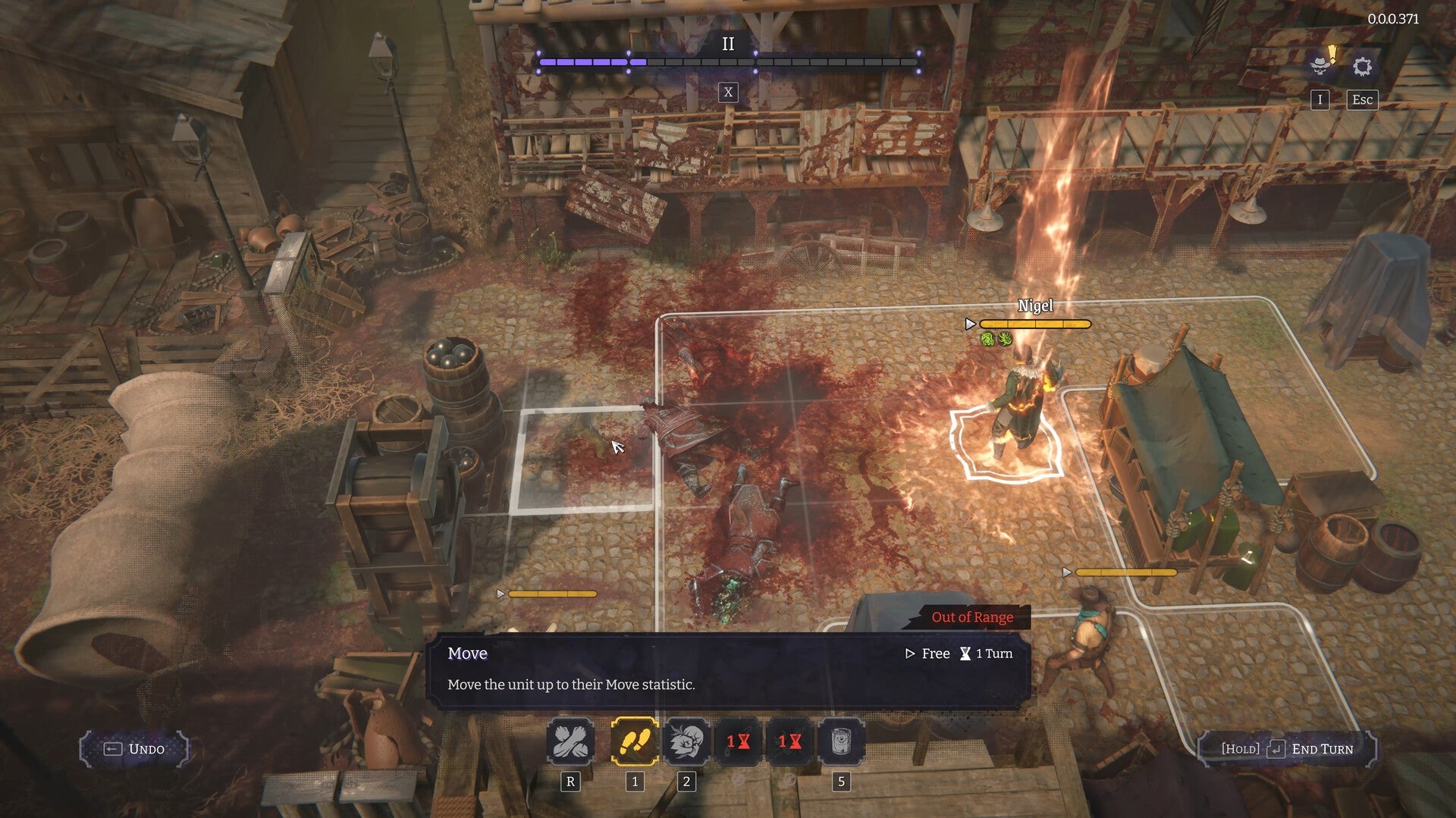Image resolution: width=1456 pixels, height=818 pixels.
Task: Click Nigel's second green status effect icon
Action: tap(1005, 339)
